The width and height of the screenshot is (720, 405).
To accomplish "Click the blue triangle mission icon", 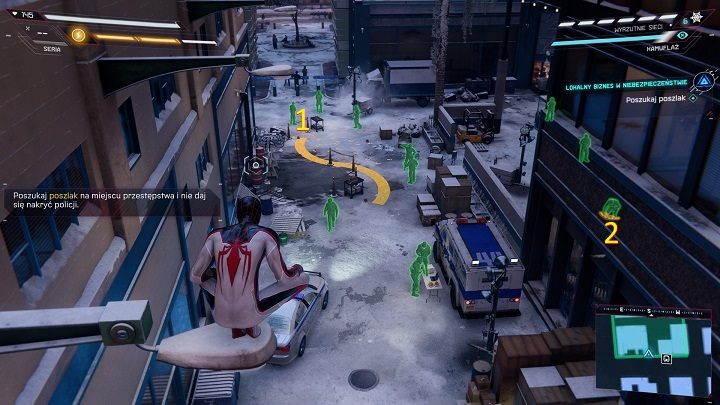I will [704, 84].
